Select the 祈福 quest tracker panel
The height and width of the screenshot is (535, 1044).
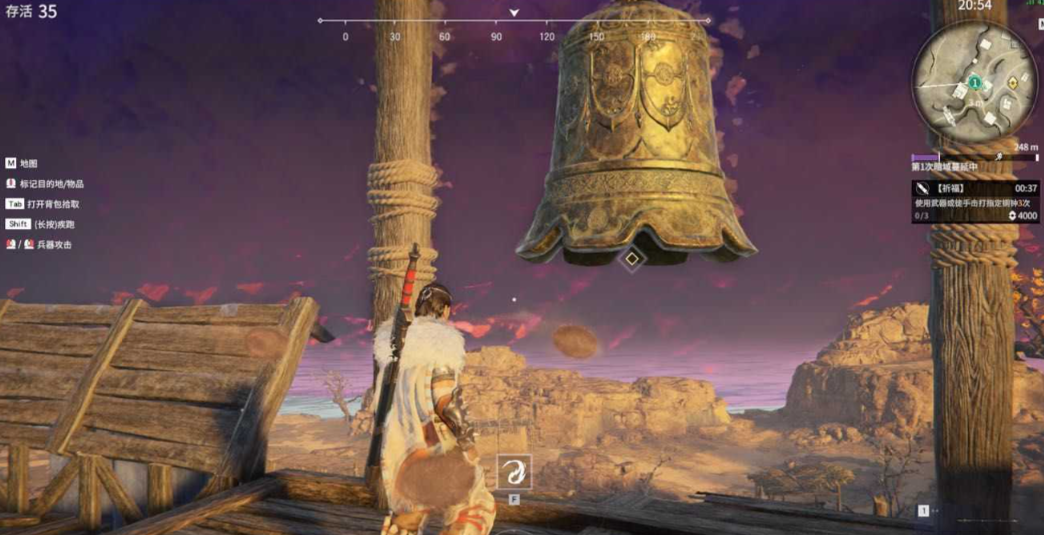pyautogui.click(x=974, y=201)
